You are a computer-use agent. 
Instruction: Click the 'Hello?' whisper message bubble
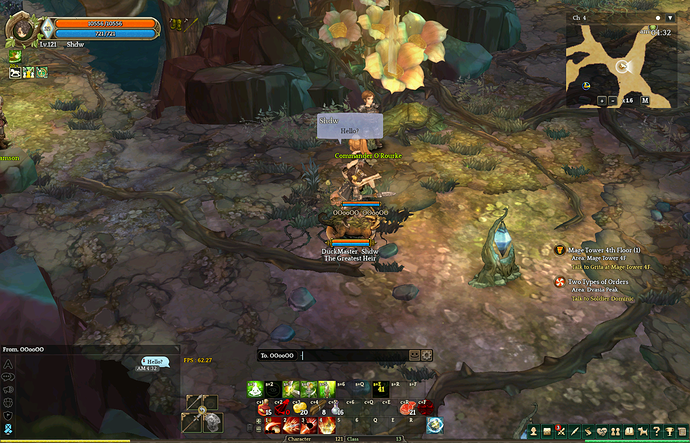coord(153,361)
